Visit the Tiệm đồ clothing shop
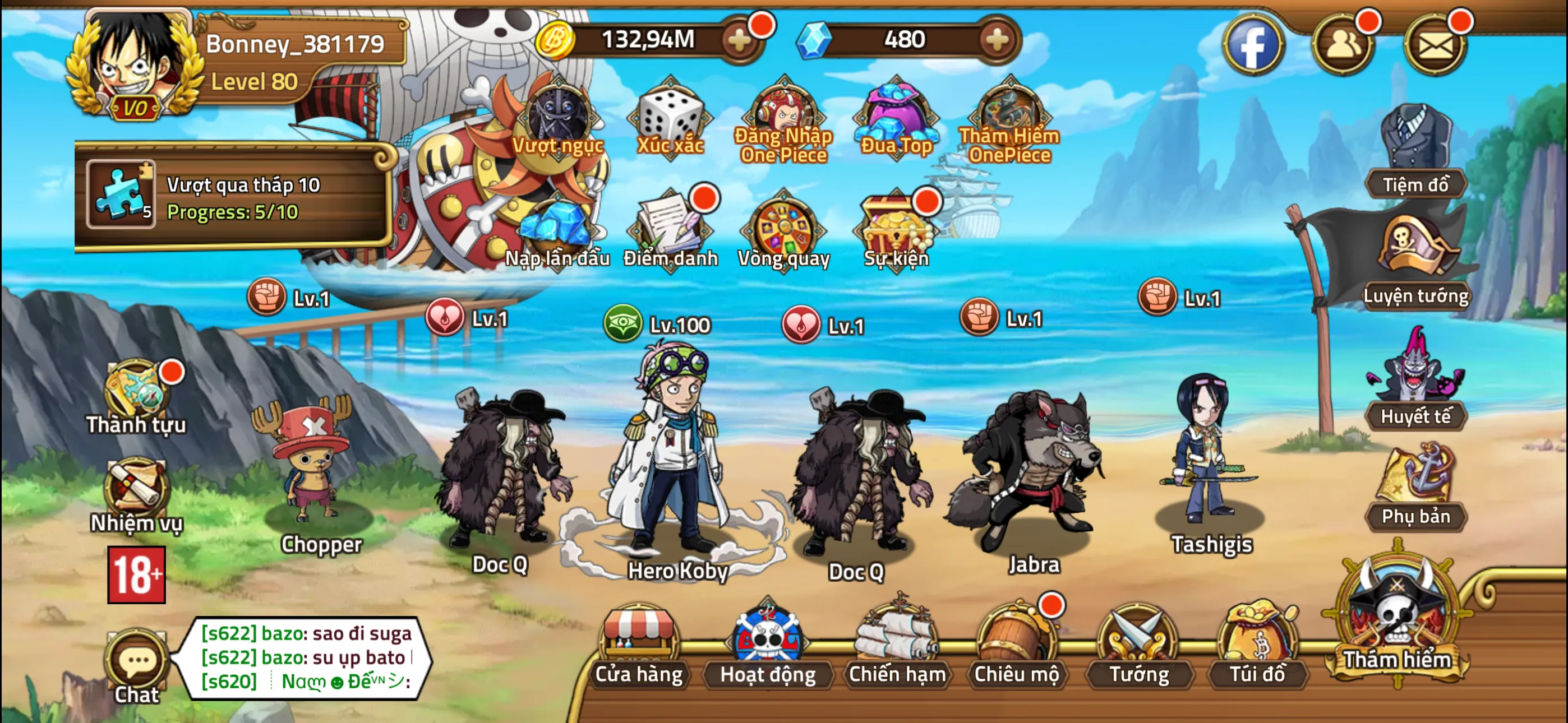 (1416, 152)
